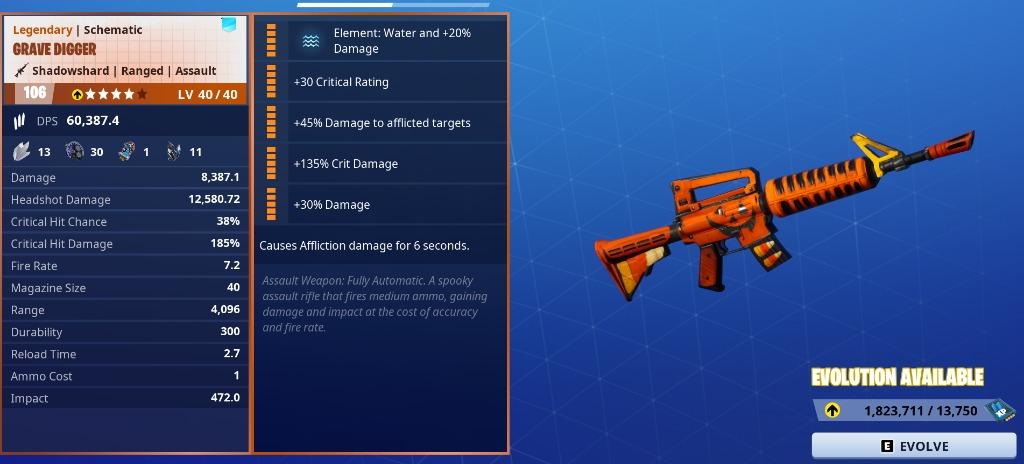Click the Evolve button

coord(915,446)
